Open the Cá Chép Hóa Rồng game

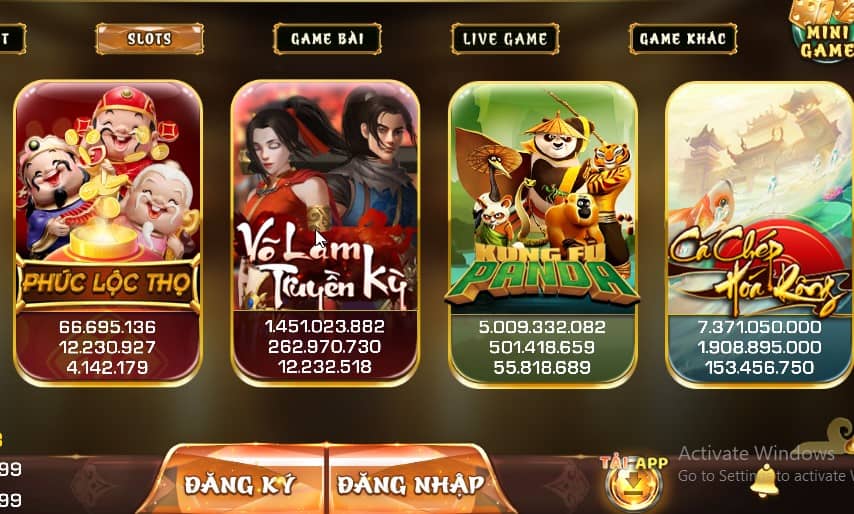759,232
